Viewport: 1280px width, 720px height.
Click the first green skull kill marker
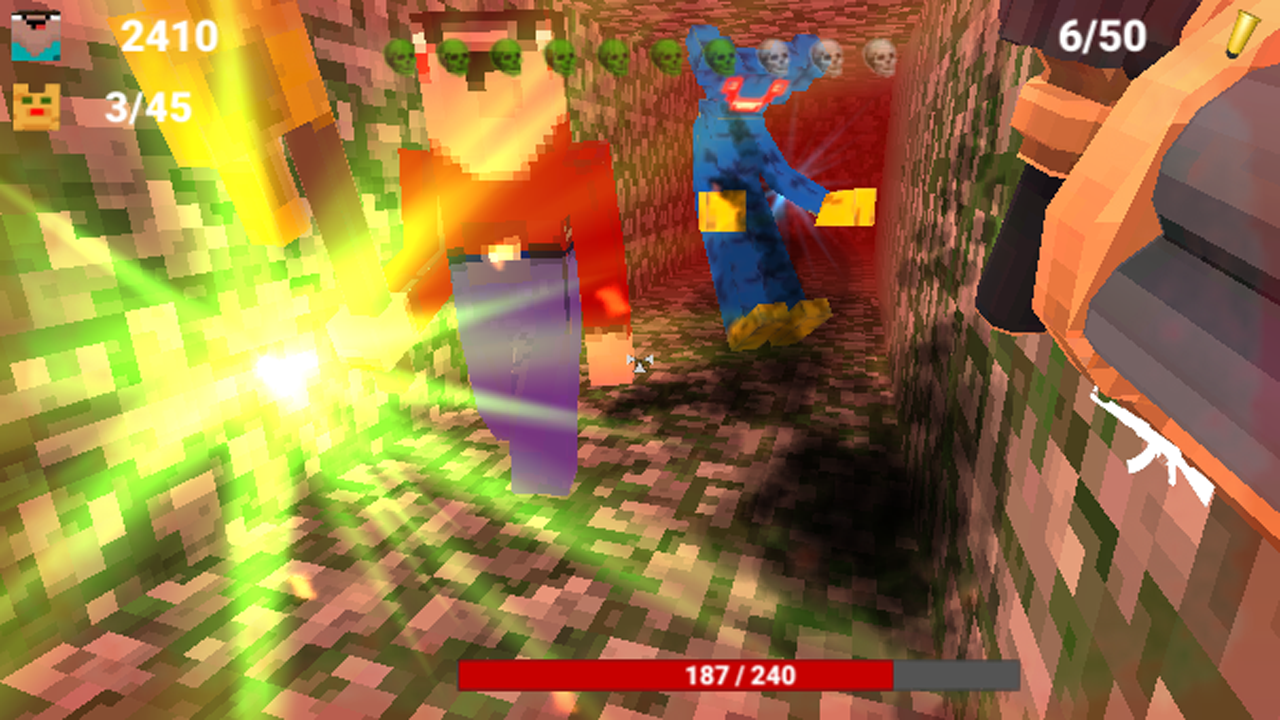point(399,57)
